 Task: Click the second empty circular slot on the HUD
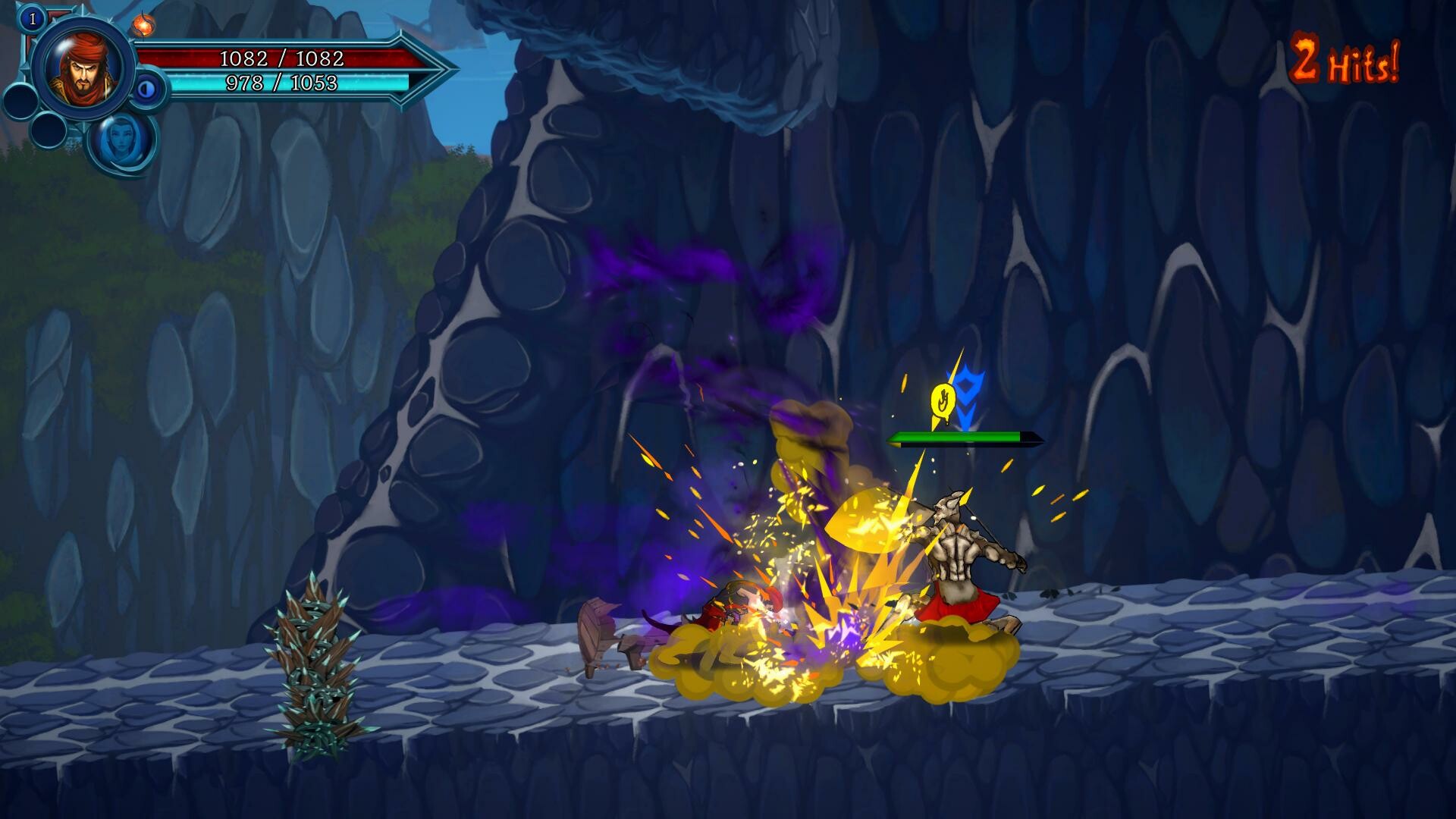point(49,130)
